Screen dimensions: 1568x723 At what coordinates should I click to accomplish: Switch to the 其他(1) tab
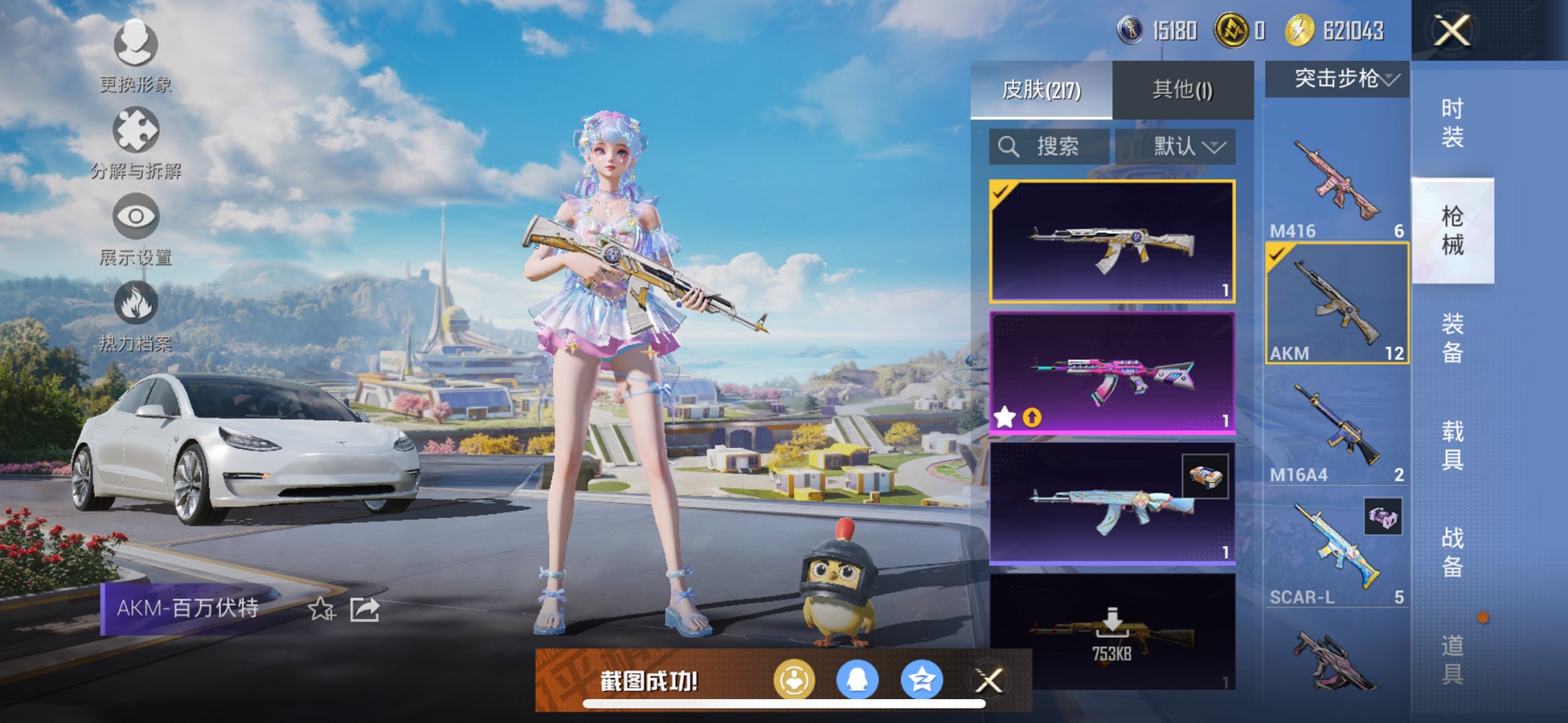tap(1182, 89)
